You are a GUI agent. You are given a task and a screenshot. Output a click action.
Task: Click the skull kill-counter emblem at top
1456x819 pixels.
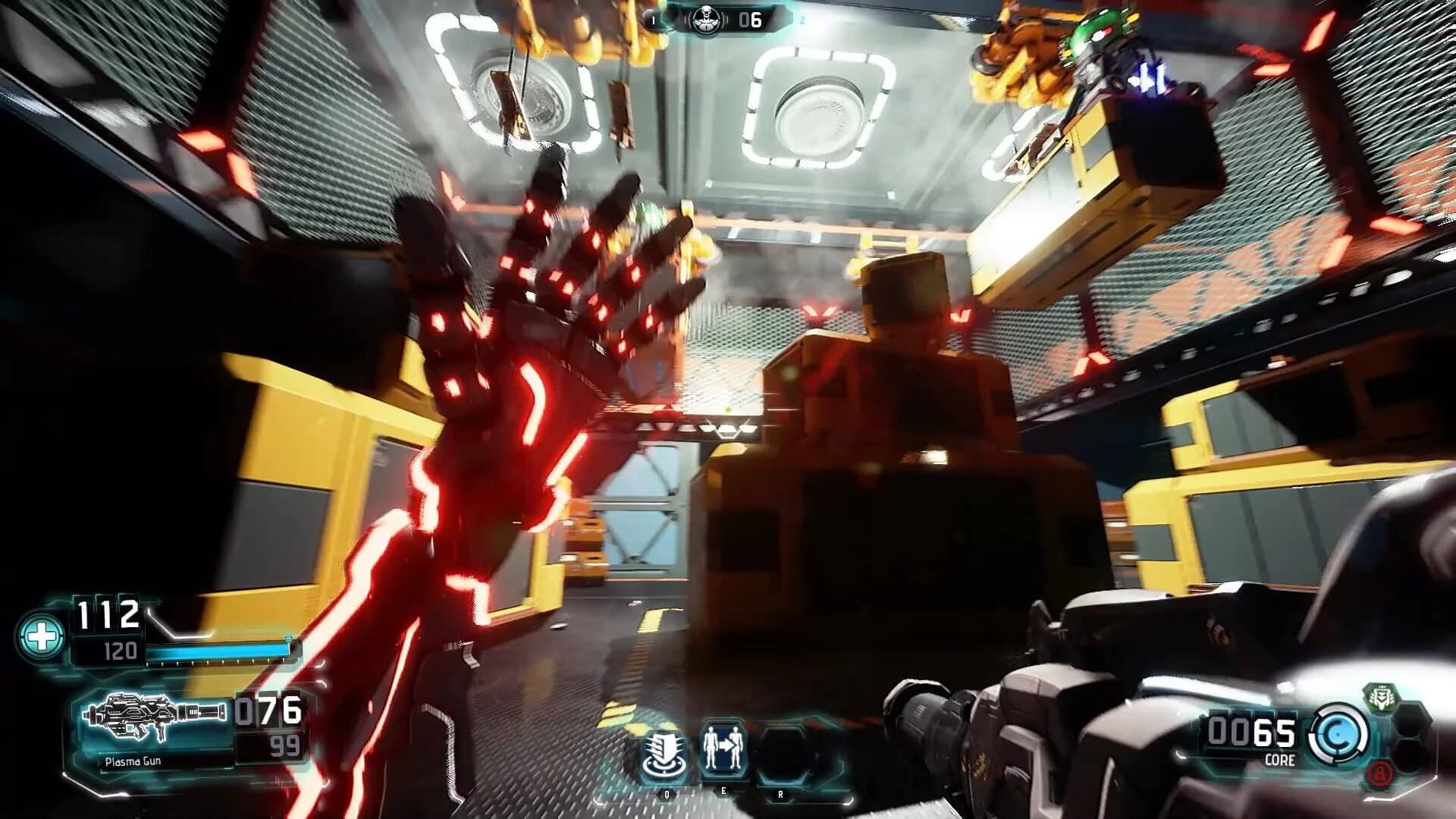(x=706, y=20)
